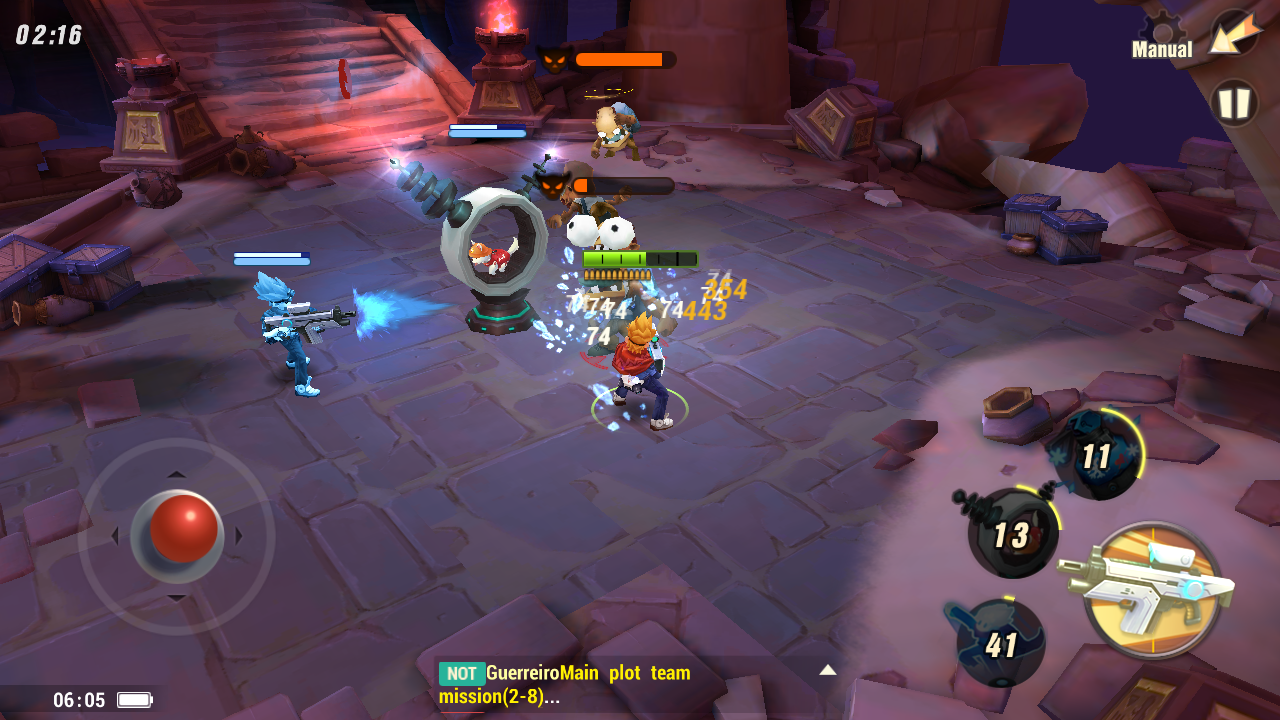Click the red virtual joystick knob
Screen dimensions: 1280x720
click(x=182, y=528)
